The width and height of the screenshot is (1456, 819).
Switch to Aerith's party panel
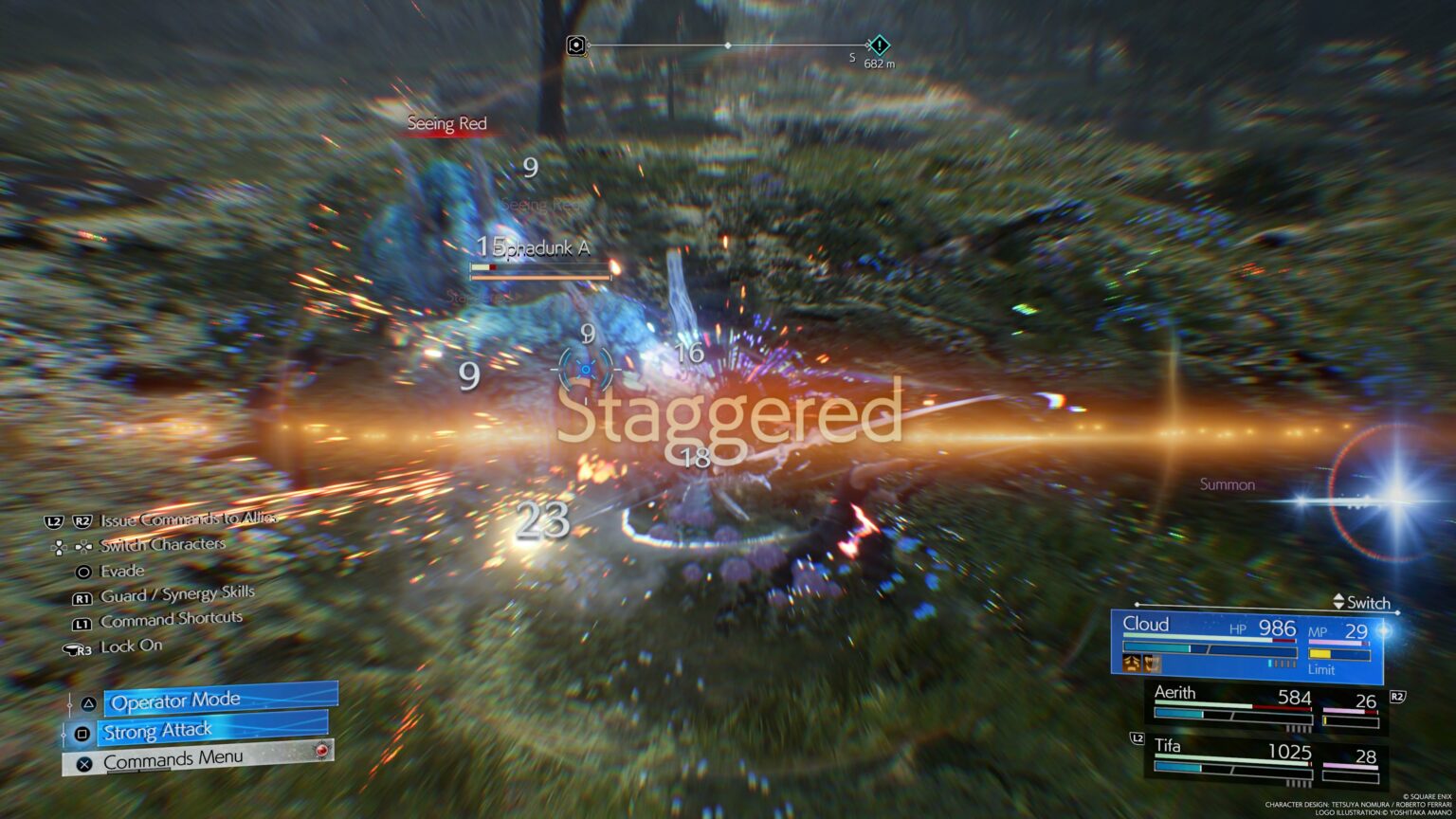pos(1265,706)
